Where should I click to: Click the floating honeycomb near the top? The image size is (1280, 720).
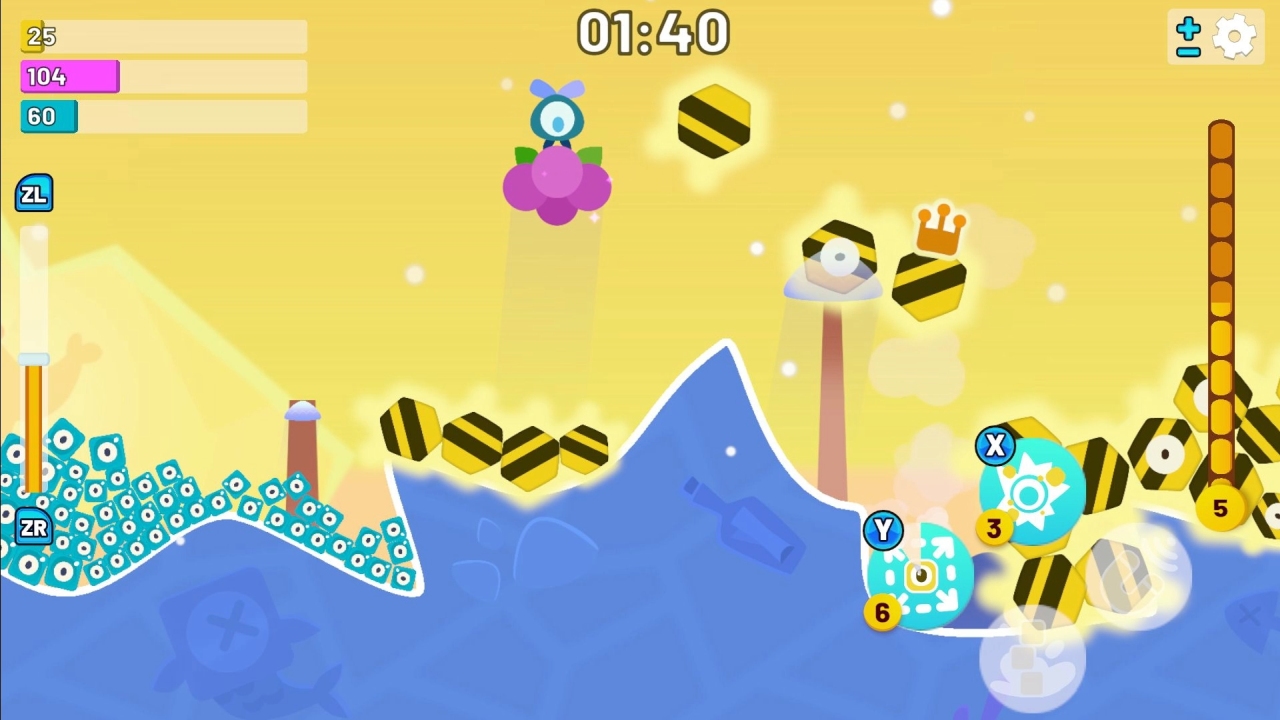click(714, 120)
